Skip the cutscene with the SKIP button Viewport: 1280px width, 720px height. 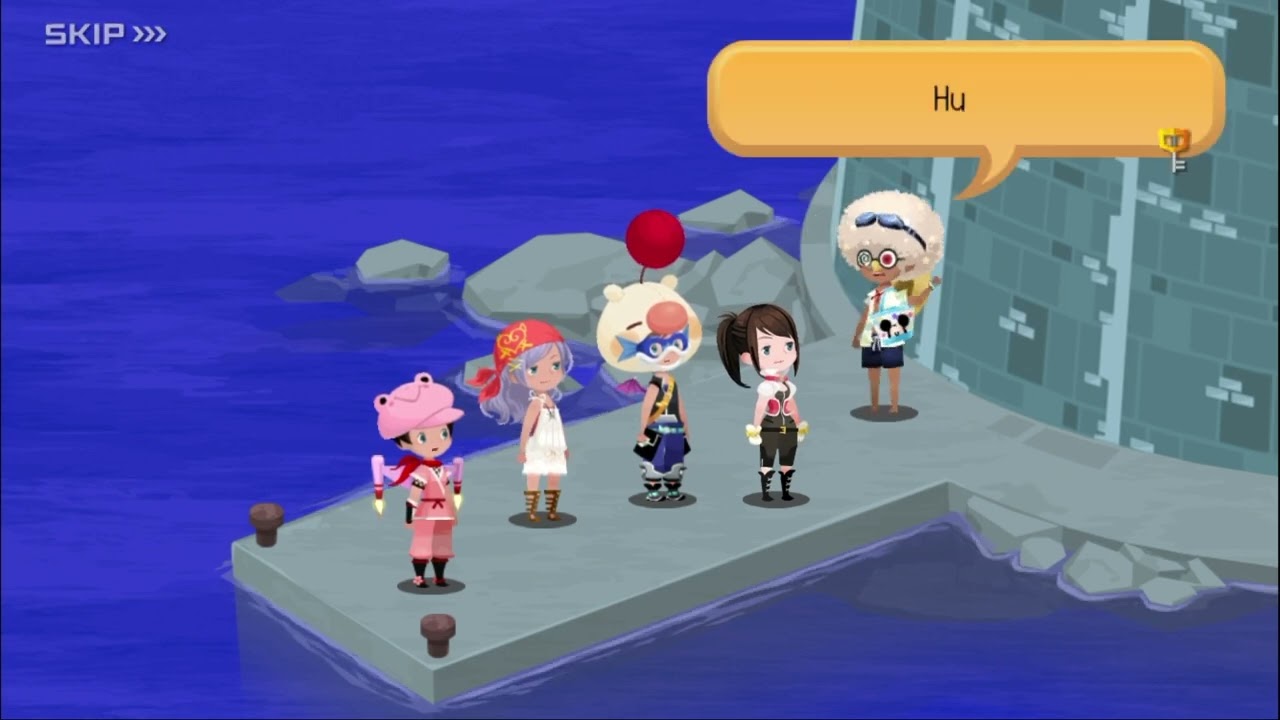[105, 35]
